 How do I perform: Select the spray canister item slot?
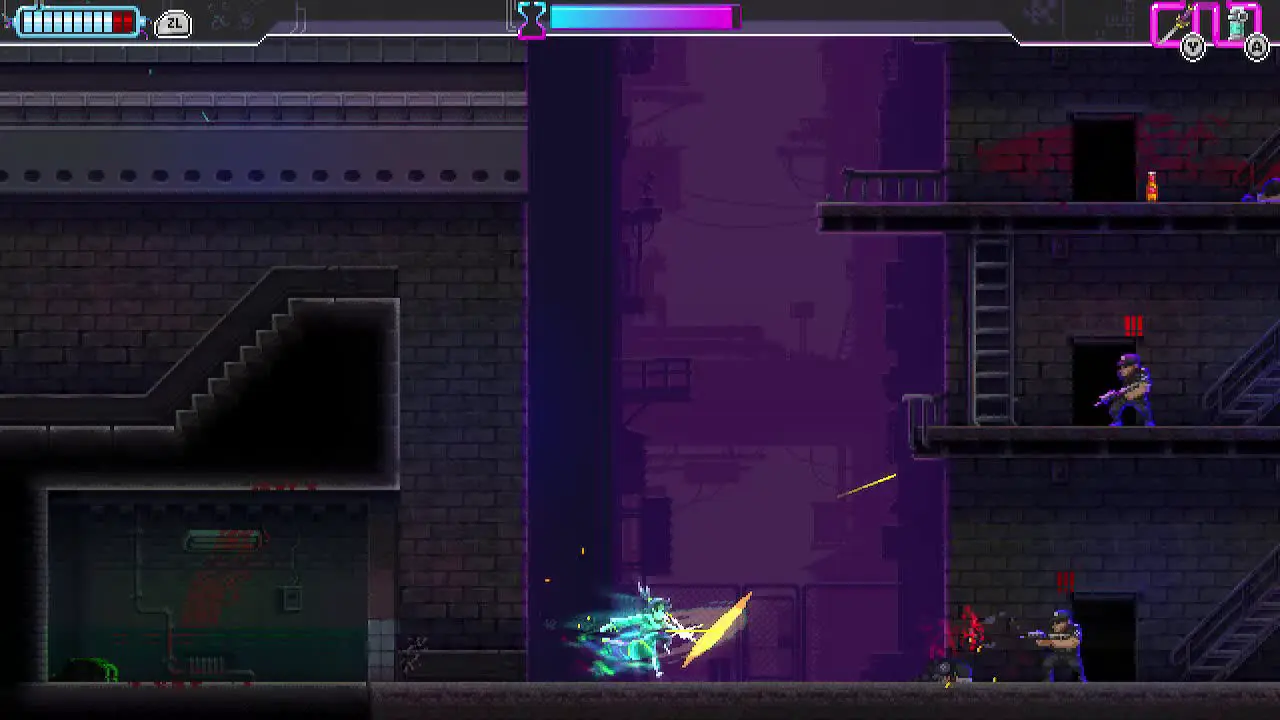pos(1240,23)
